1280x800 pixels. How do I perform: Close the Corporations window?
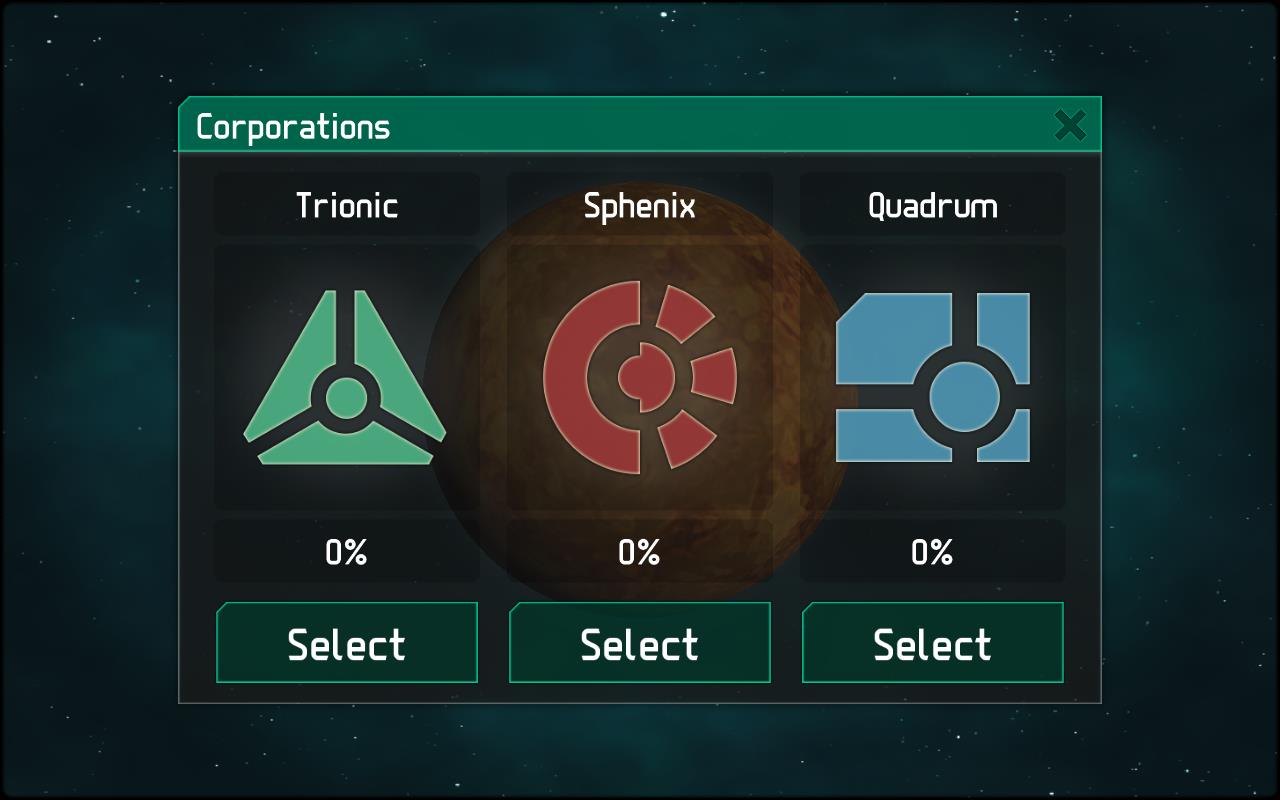coord(1069,126)
